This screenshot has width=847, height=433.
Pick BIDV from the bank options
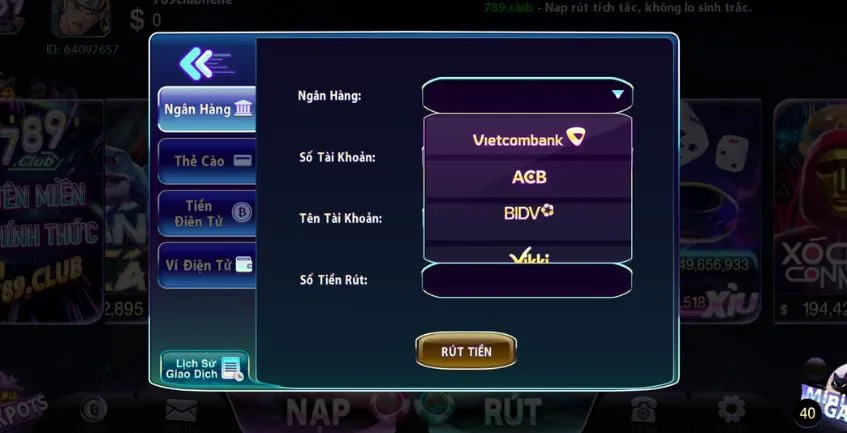[x=528, y=212]
